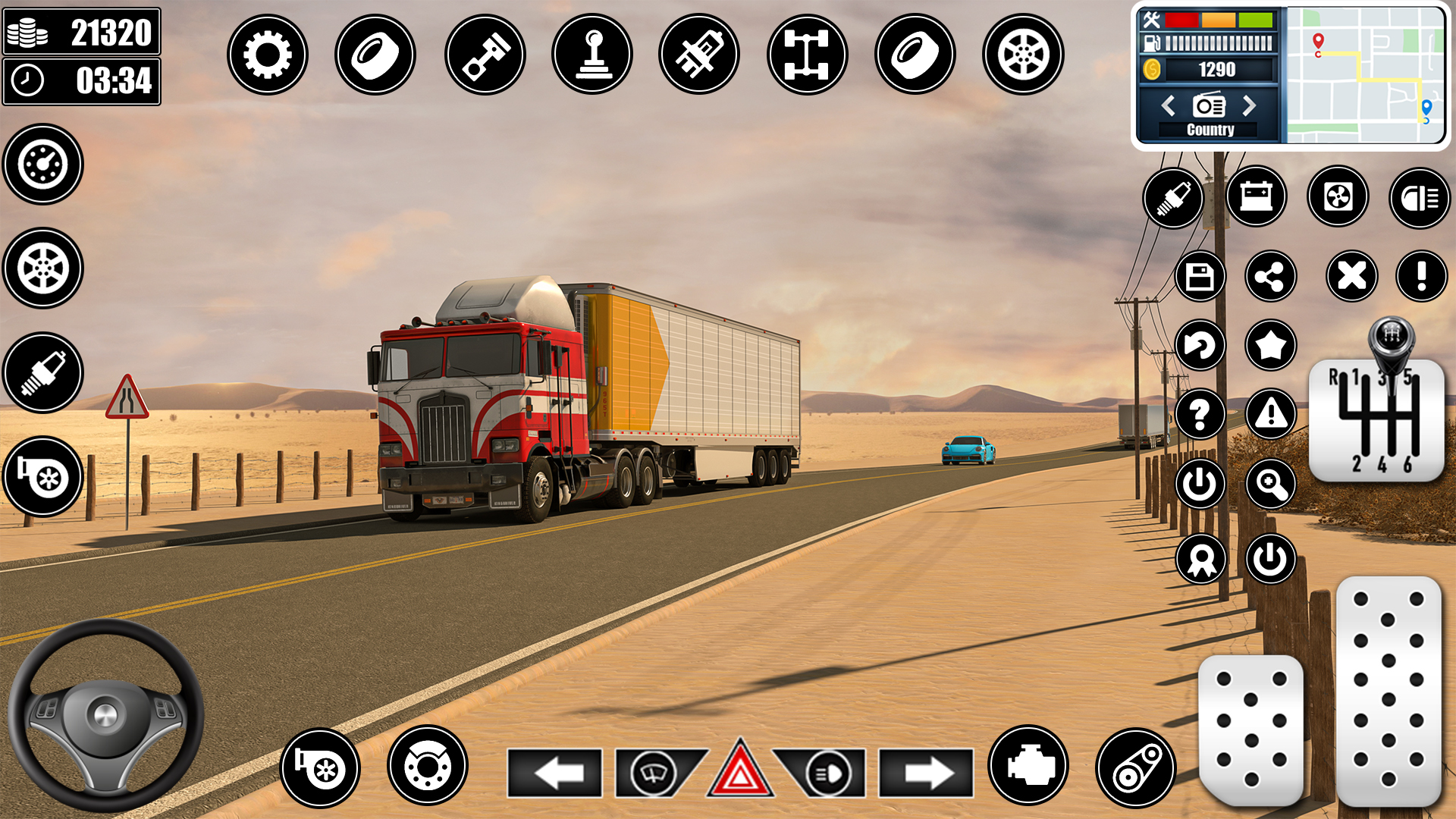1456x819 pixels.
Task: Click the left chevron beside the radio
Action: coord(1169,106)
